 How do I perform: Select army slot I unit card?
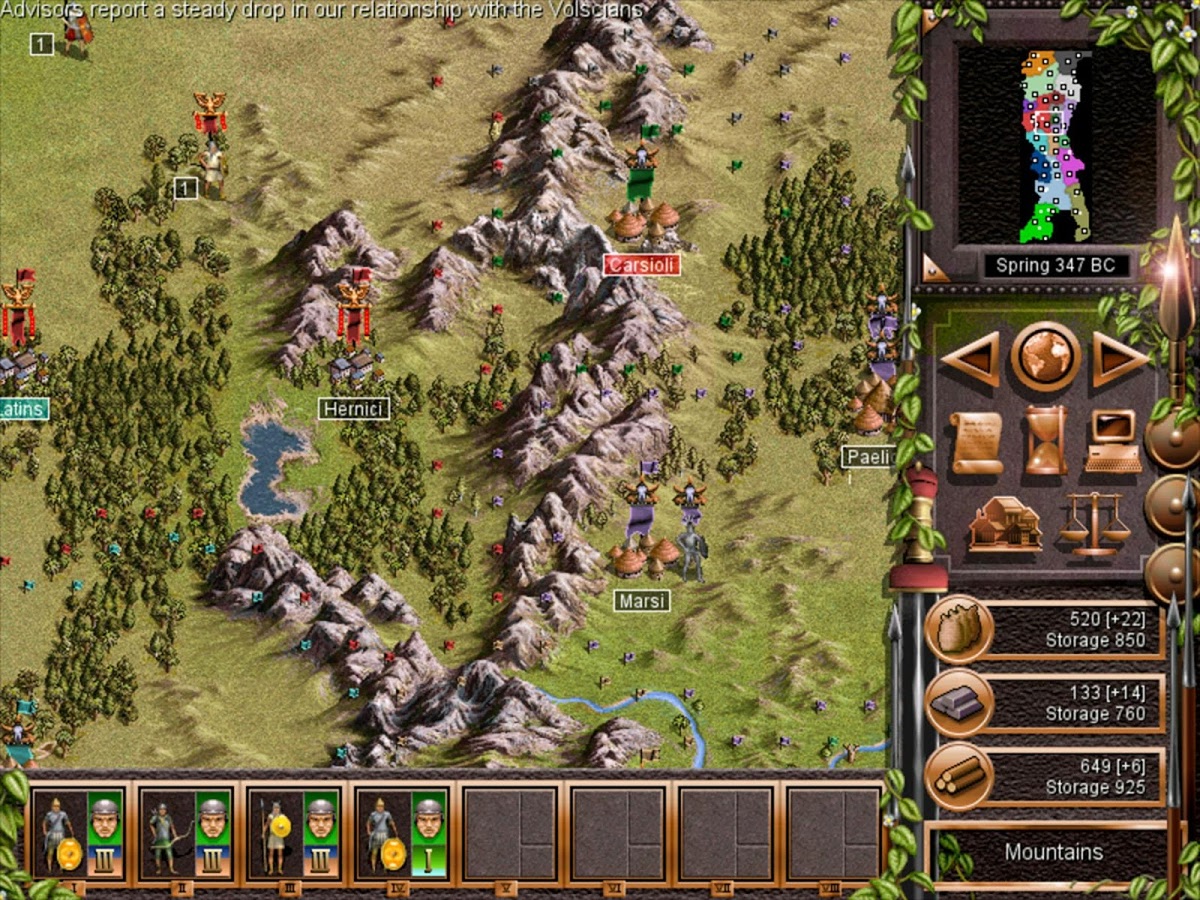click(x=78, y=833)
